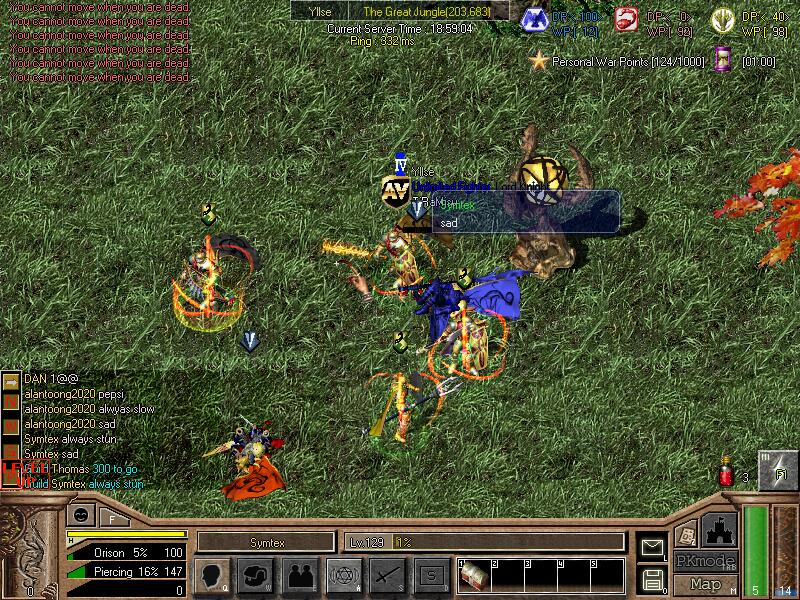Toggle the PKmode button
This screenshot has width=800, height=600.
tap(705, 561)
